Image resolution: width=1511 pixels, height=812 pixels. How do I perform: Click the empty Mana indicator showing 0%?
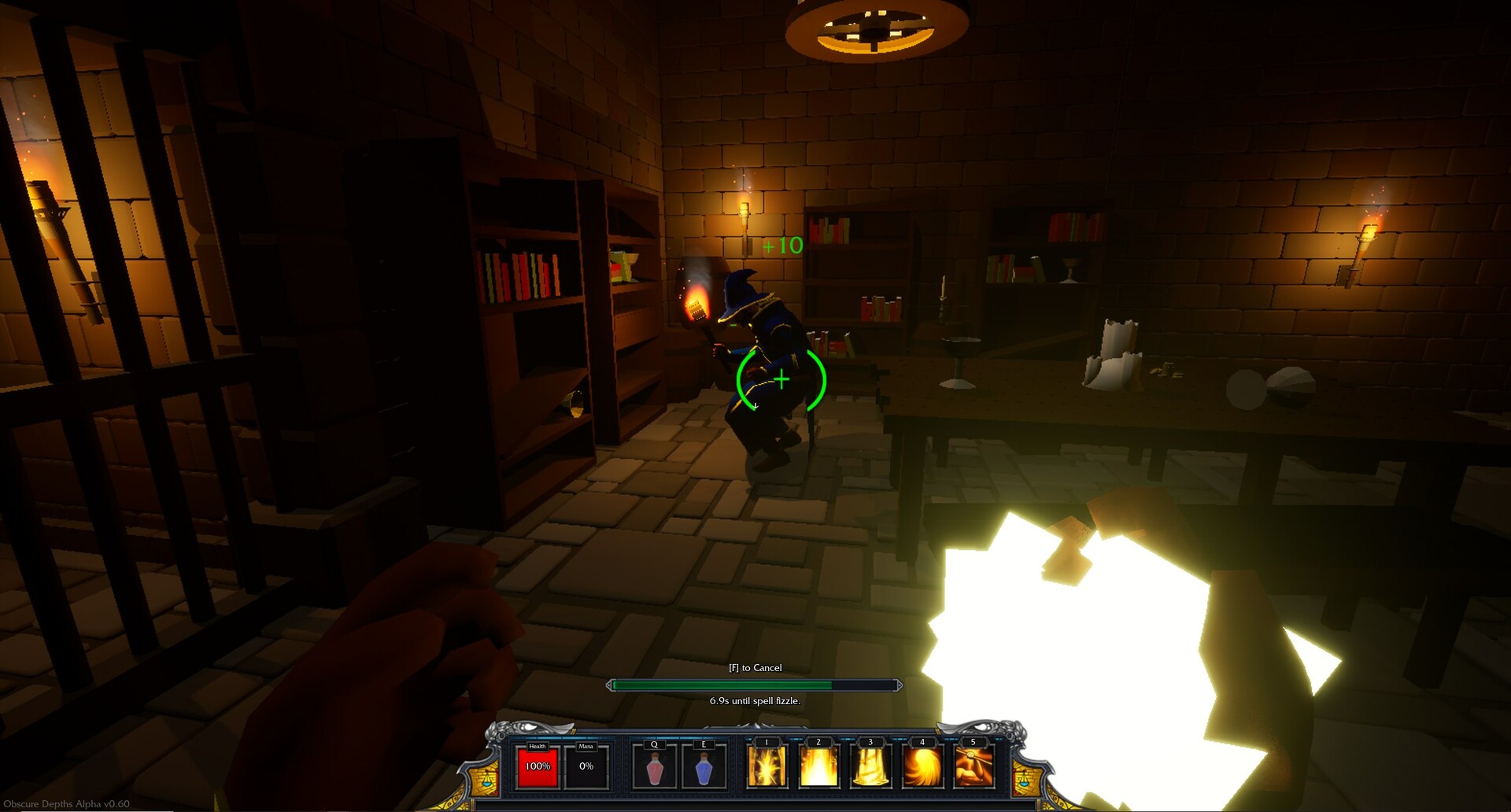(586, 767)
